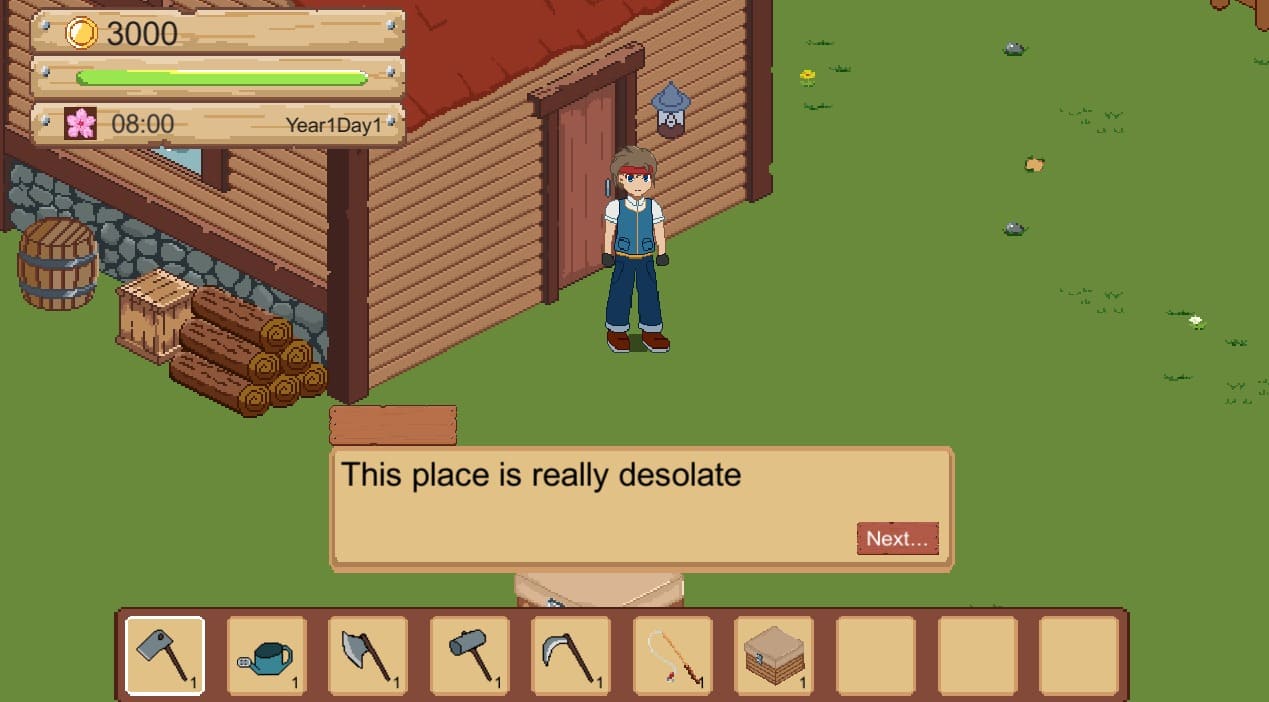Screen dimensions: 1269x702
Task: Select the fishing rod slot
Action: coord(673,655)
